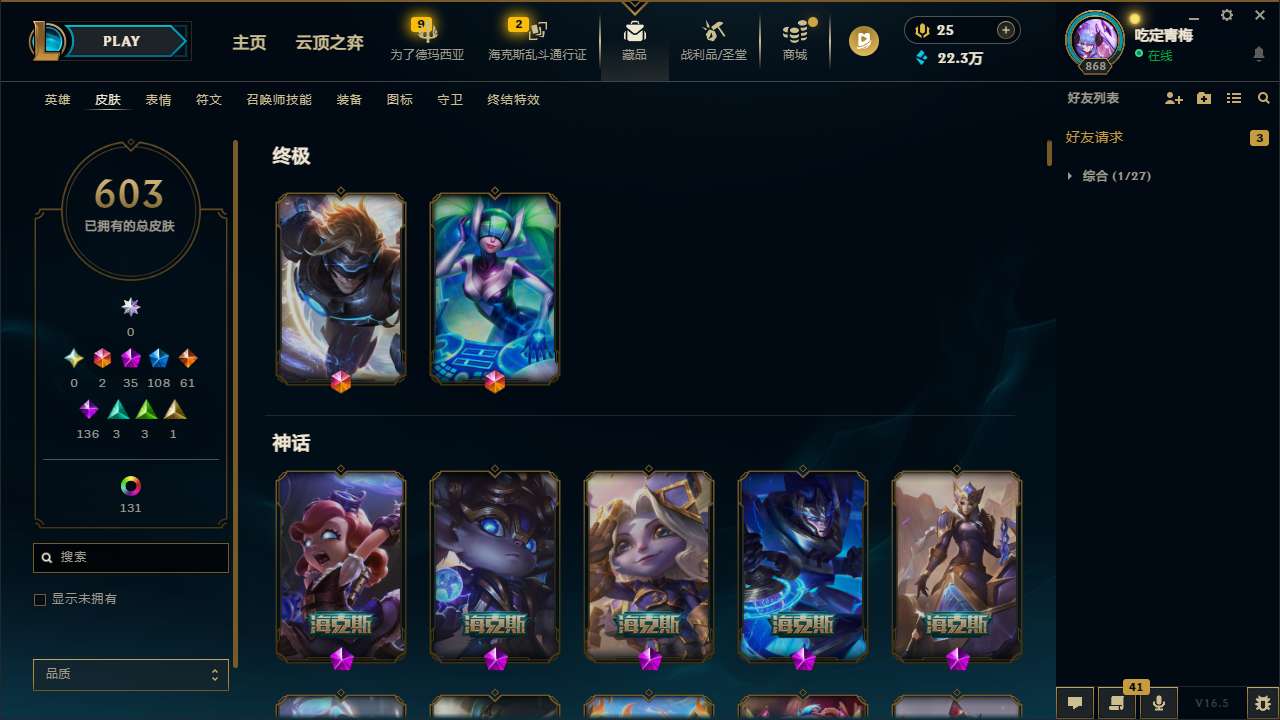
Task: Click the PLAY button
Action: tap(121, 41)
